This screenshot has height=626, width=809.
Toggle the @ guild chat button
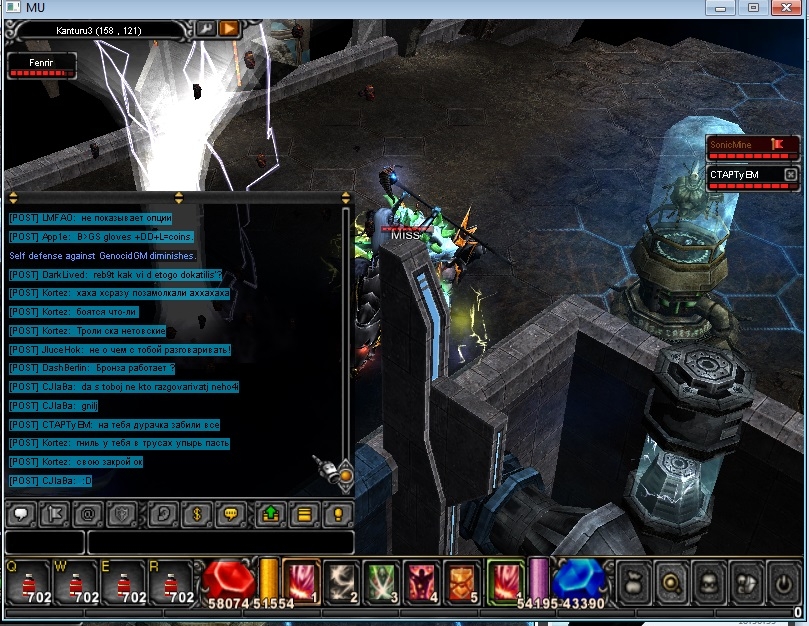click(87, 515)
